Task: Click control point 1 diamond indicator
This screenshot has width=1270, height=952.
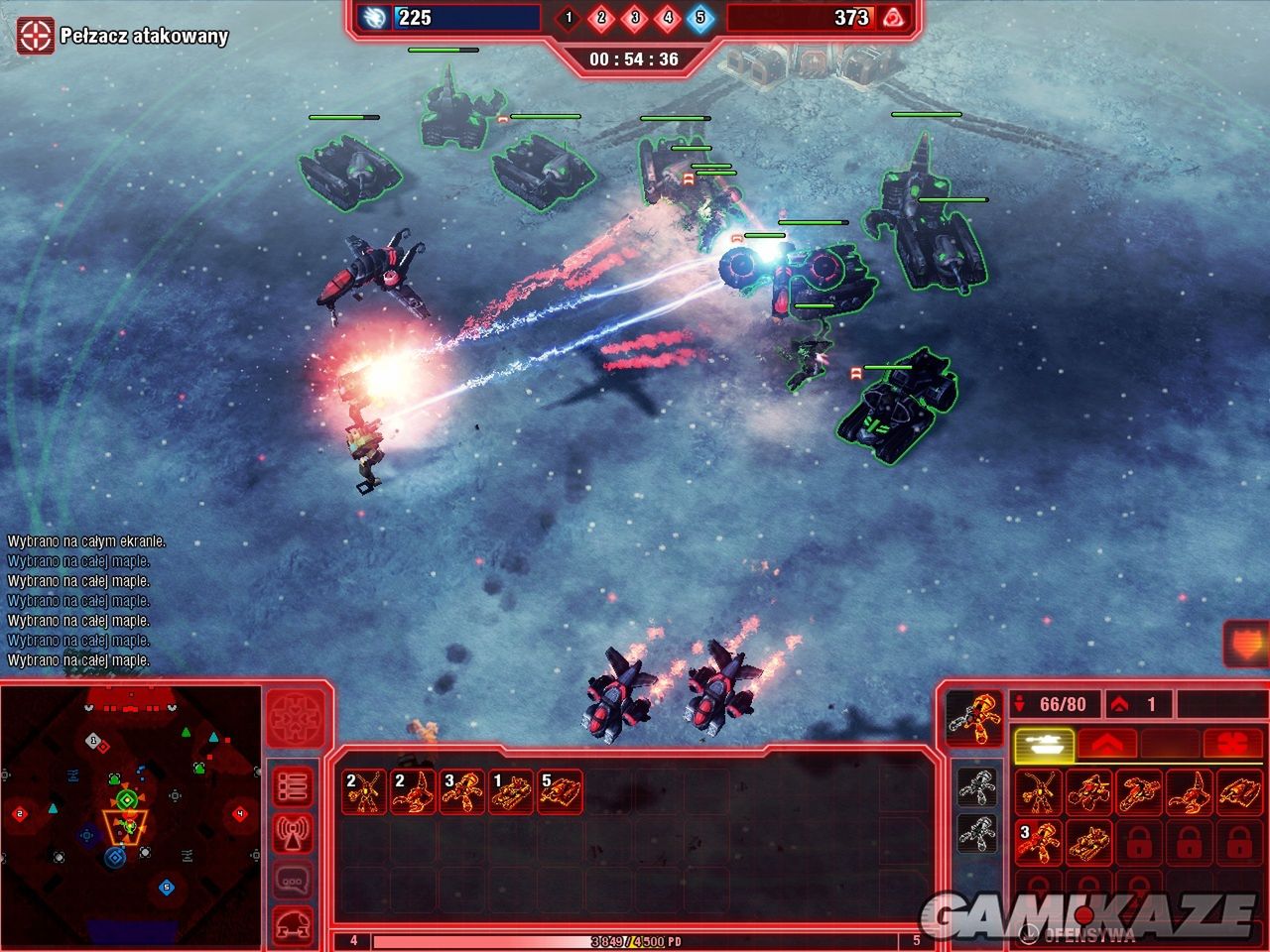Action: tap(569, 17)
